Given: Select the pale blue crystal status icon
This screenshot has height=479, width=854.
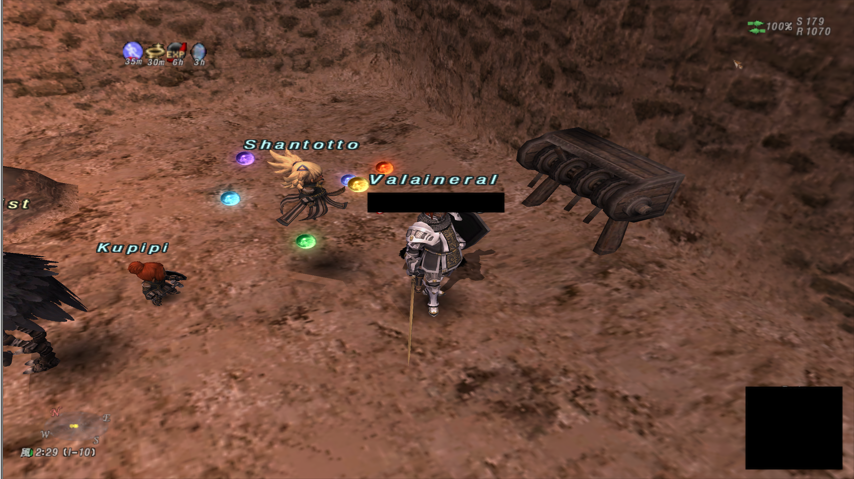Looking at the screenshot, I should click(199, 51).
